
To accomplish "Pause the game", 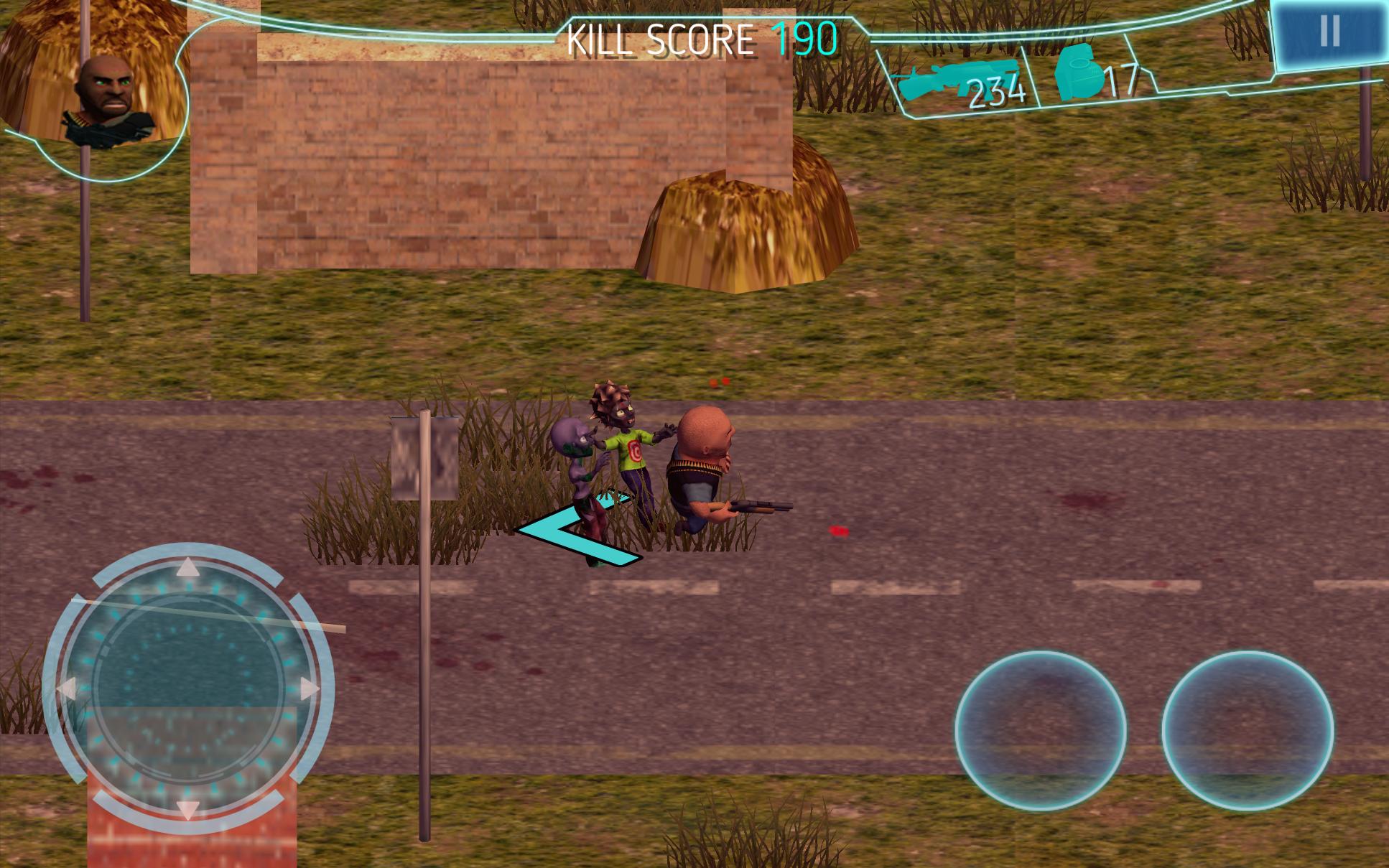I will pos(1329,32).
